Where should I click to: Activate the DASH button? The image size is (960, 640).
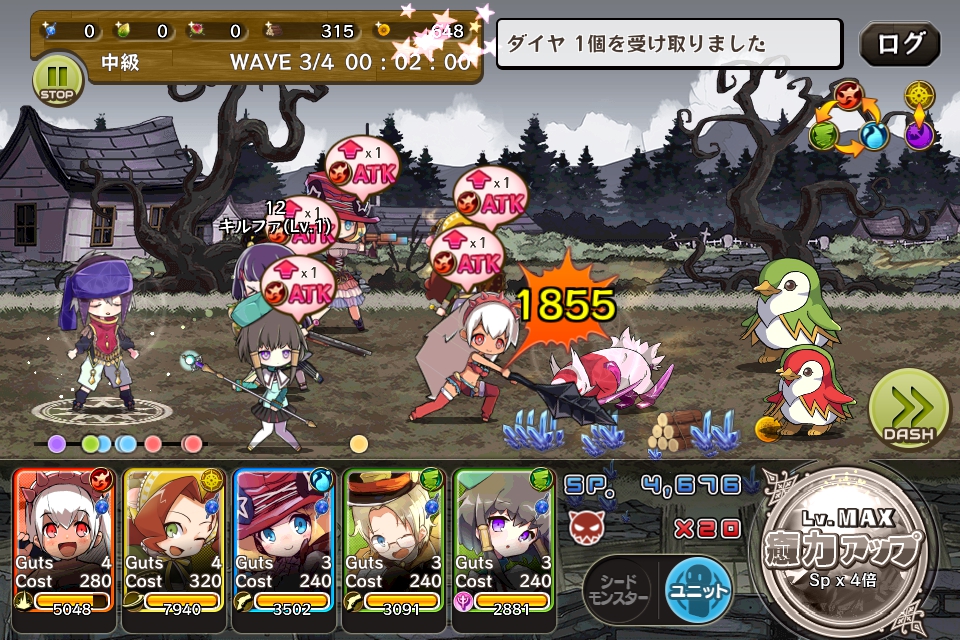pos(906,409)
